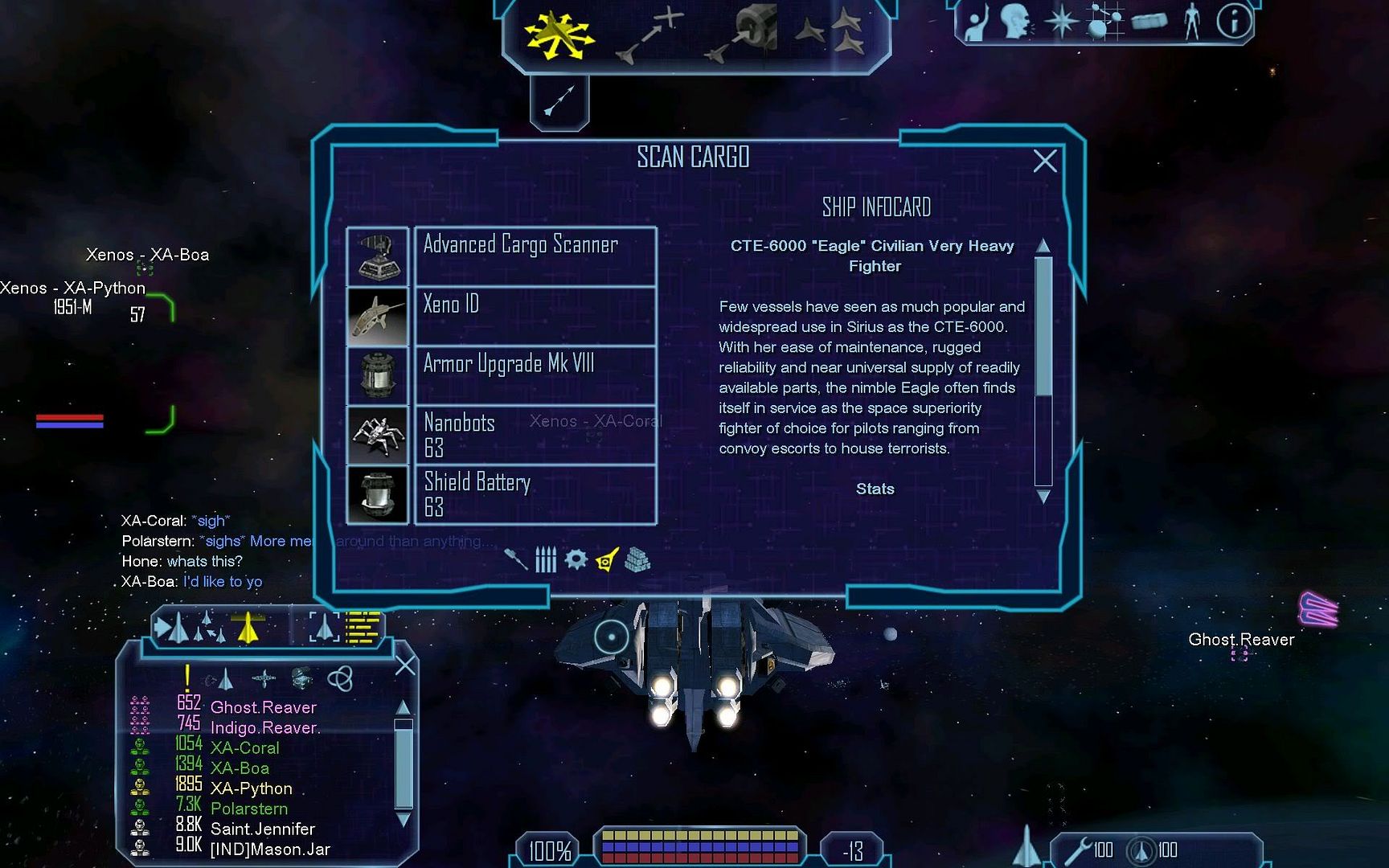Activate the yellow free flight maneuver icon
Image resolution: width=1389 pixels, height=868 pixels.
coord(558,35)
